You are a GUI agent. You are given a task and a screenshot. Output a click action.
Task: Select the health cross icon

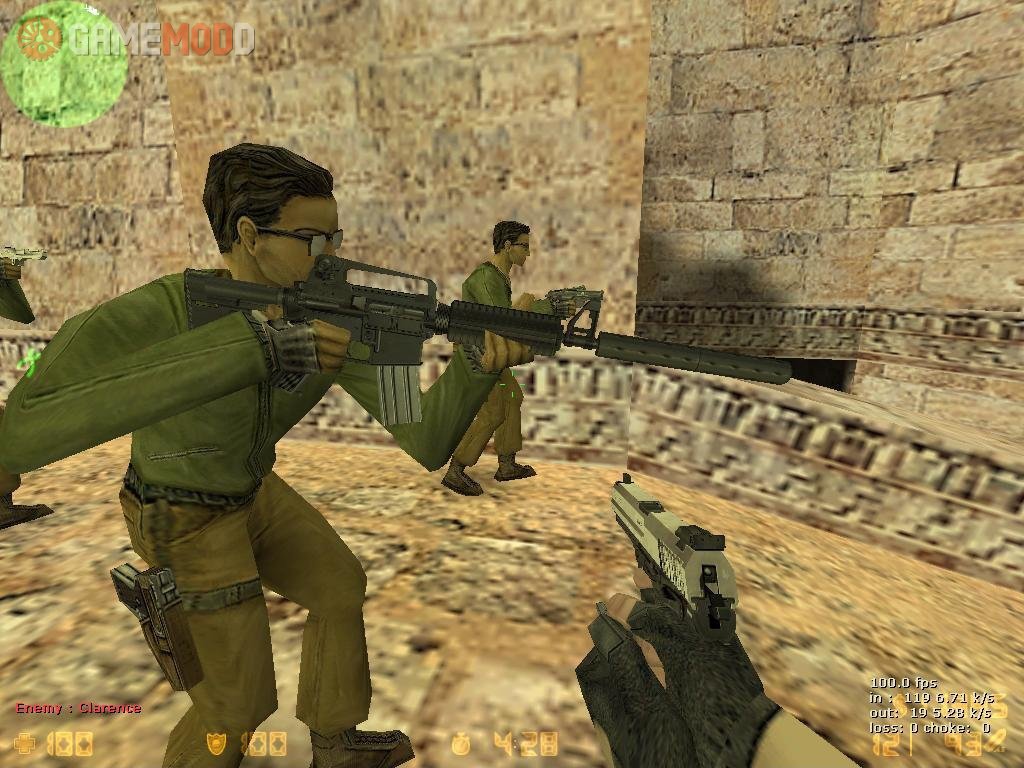[x=25, y=743]
